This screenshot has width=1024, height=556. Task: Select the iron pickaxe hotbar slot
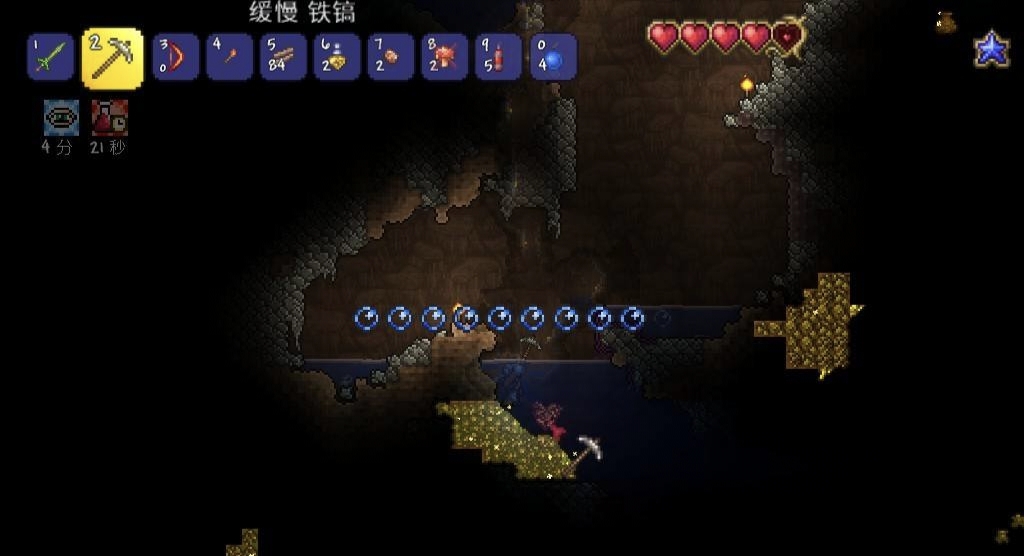(x=111, y=57)
